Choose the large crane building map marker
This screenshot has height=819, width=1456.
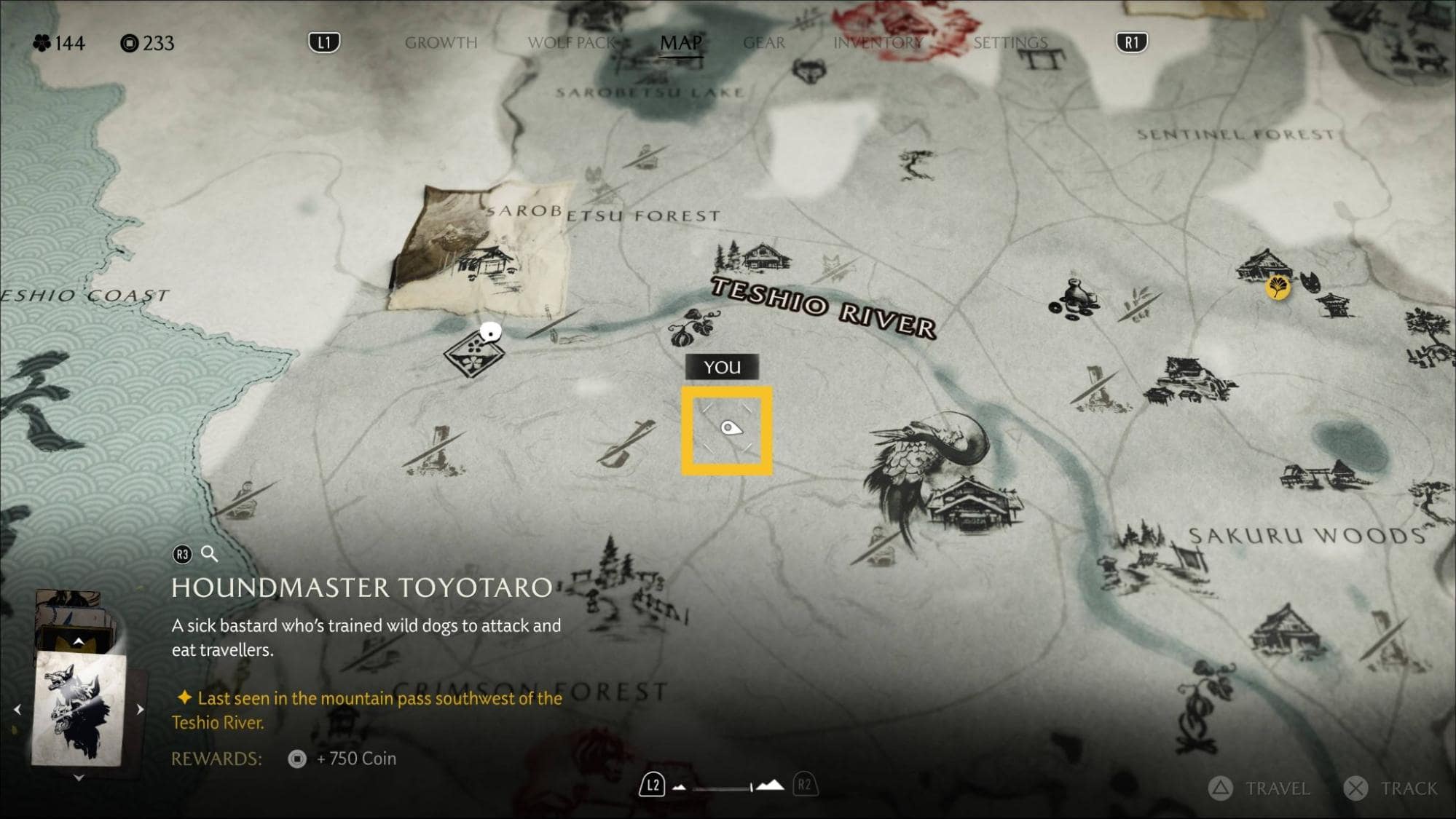pos(940,473)
